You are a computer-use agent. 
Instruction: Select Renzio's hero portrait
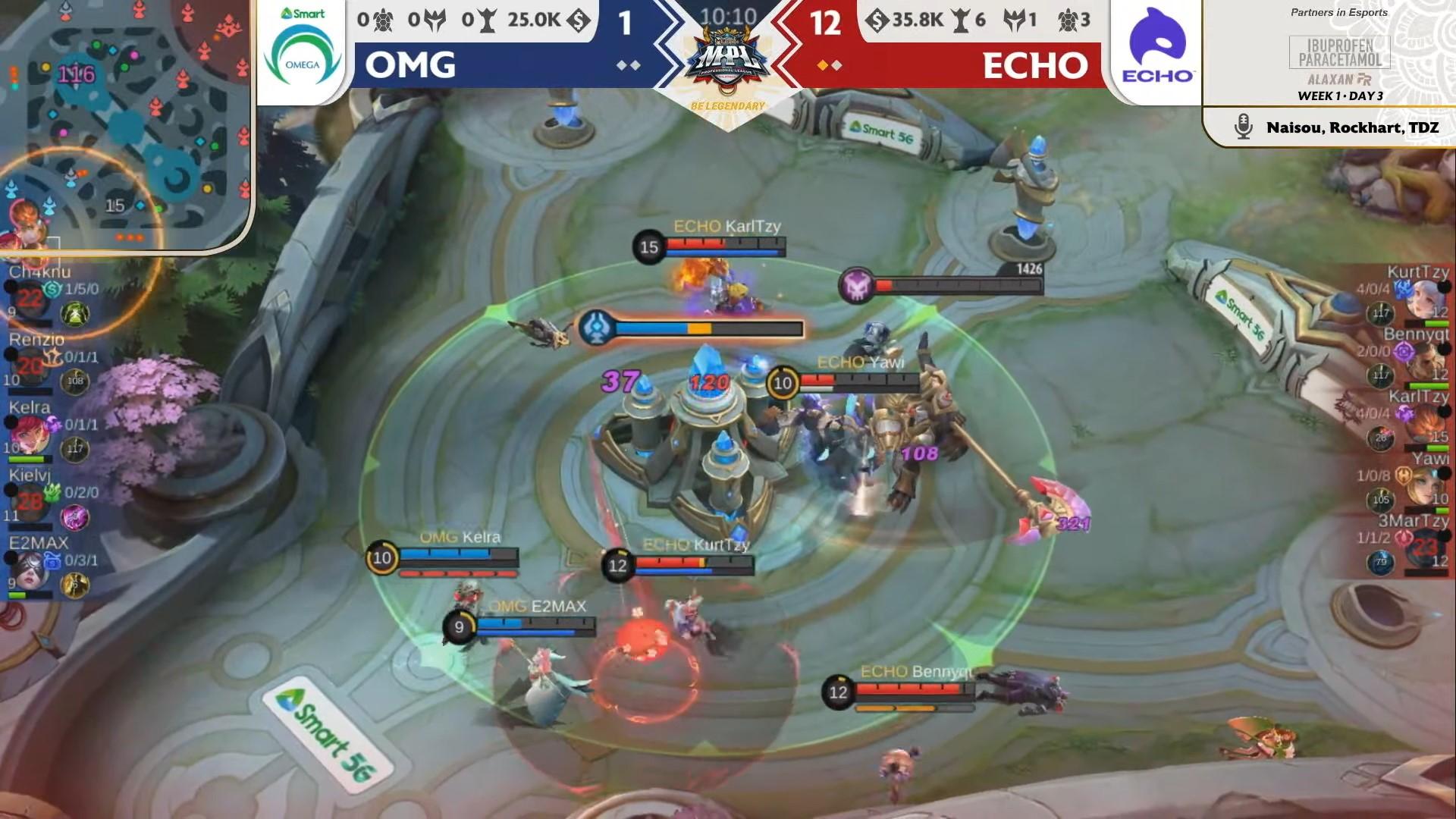[x=30, y=366]
